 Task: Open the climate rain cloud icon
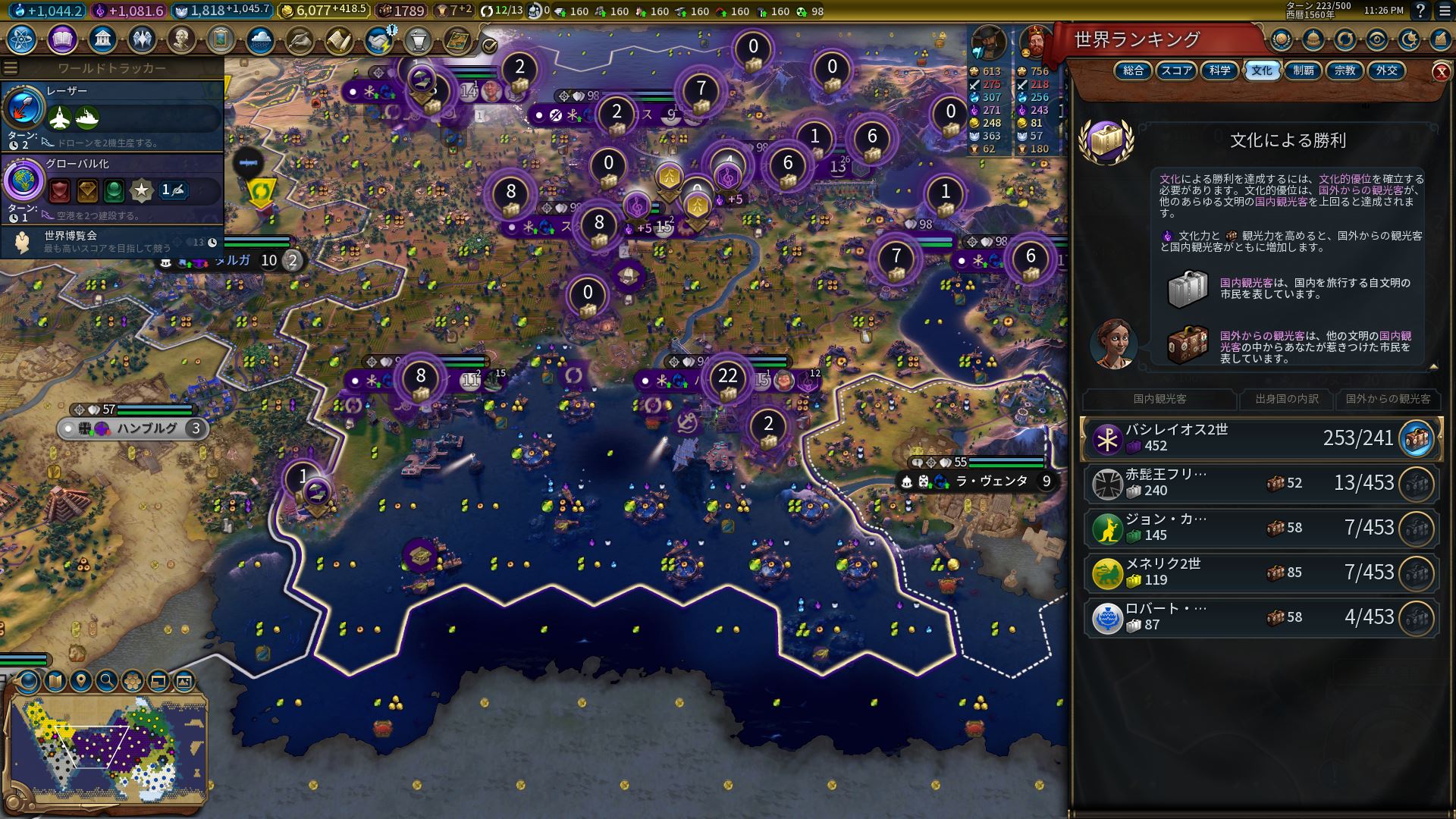260,39
